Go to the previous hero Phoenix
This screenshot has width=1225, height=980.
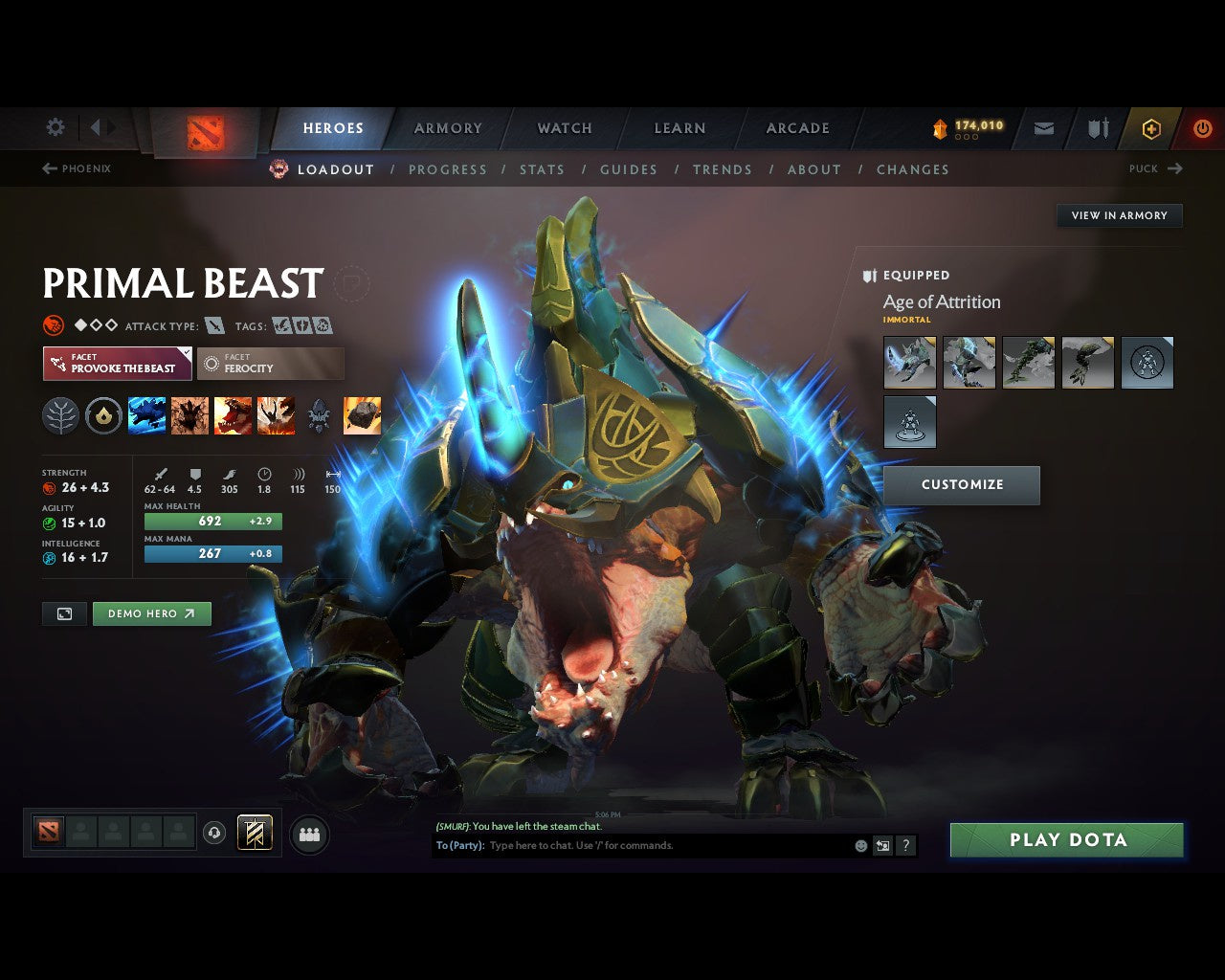(x=77, y=168)
